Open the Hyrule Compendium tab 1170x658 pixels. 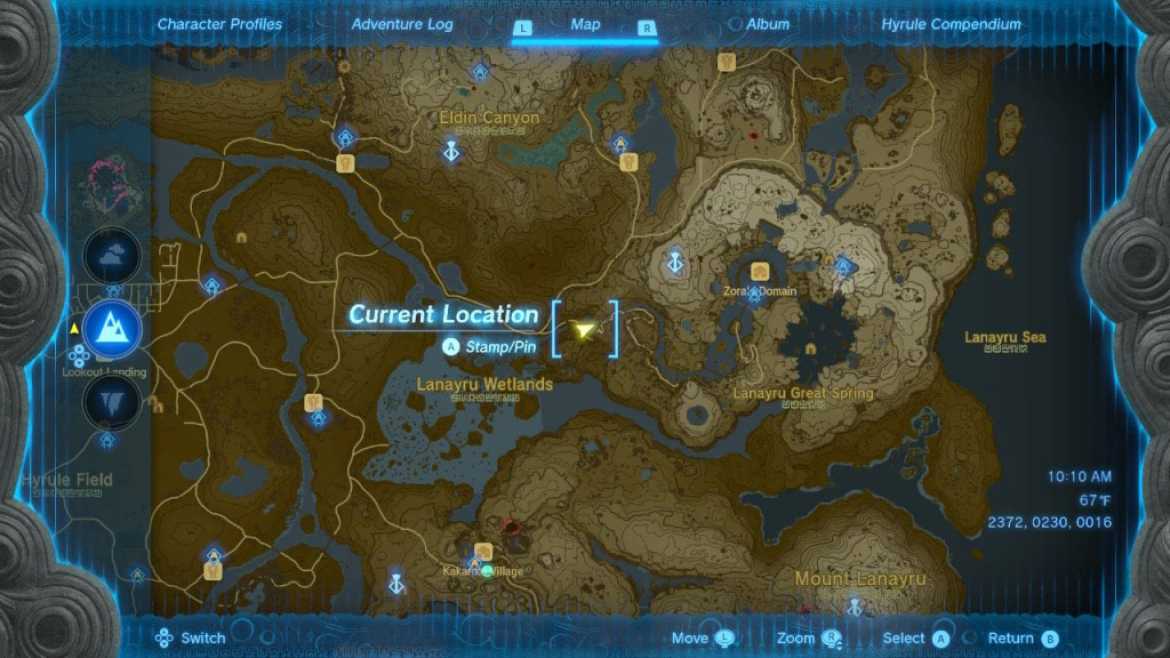coord(951,24)
